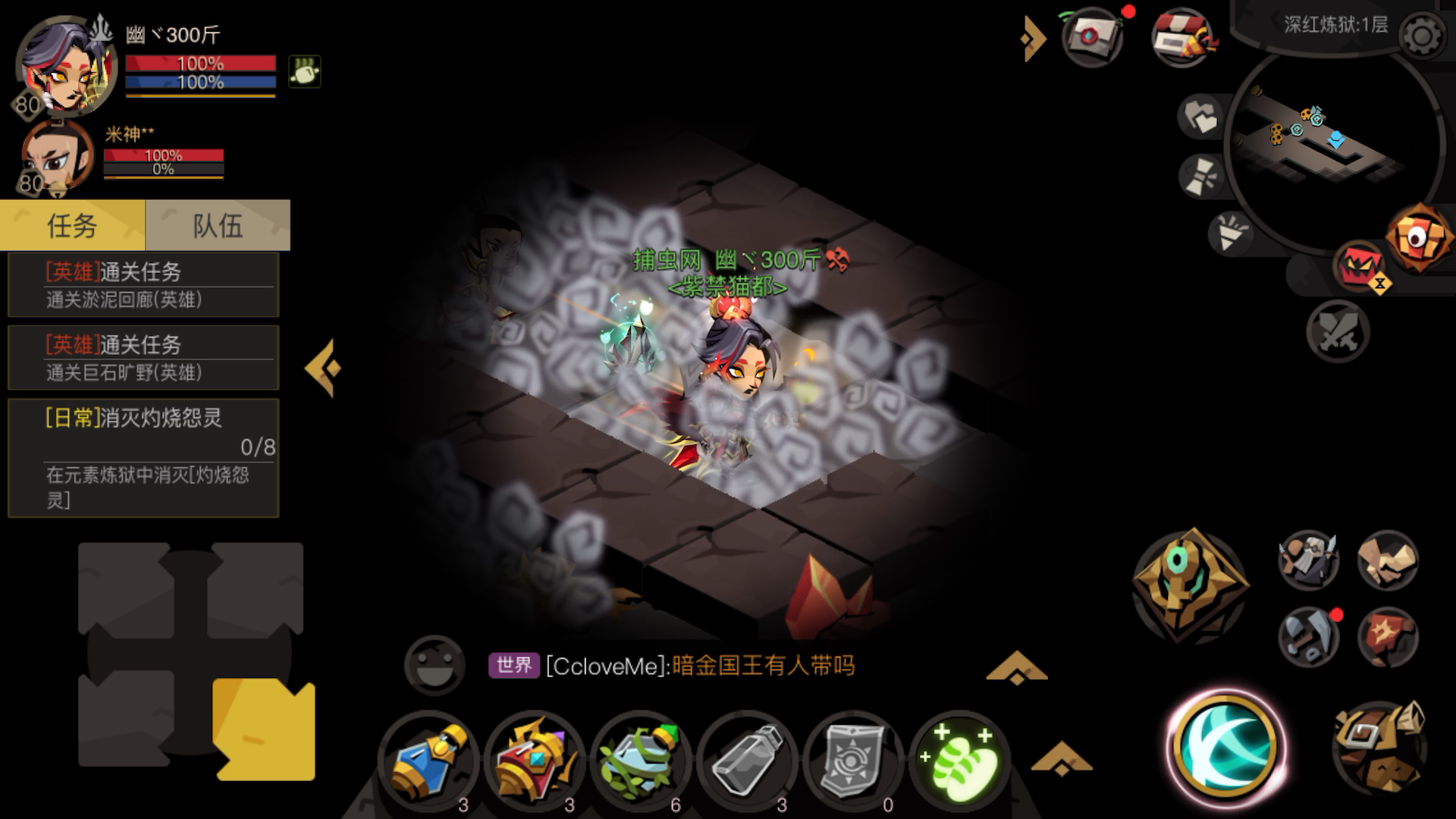The image size is (1456, 819).
Task: Select the blacksmith hammer icon with red dot
Action: [1308, 637]
